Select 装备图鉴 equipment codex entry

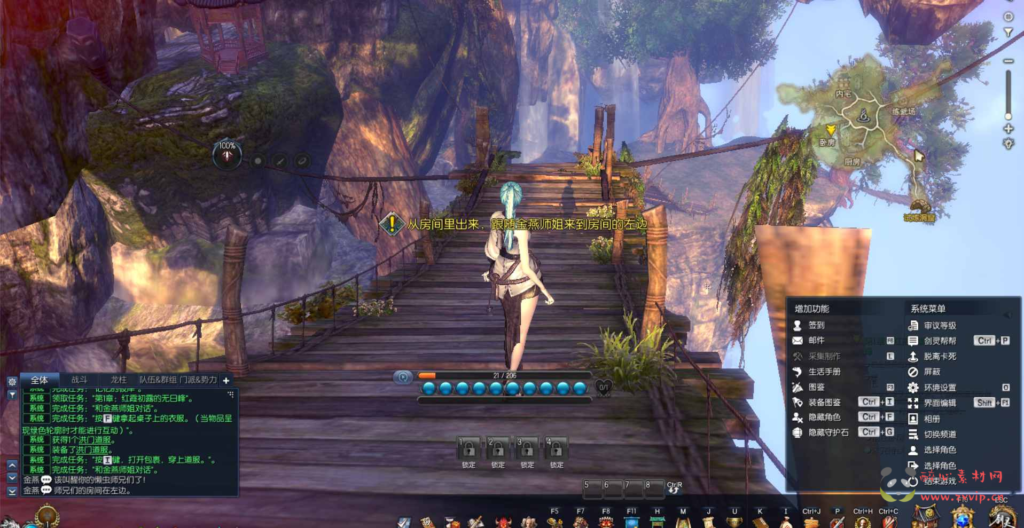pyautogui.click(x=823, y=402)
